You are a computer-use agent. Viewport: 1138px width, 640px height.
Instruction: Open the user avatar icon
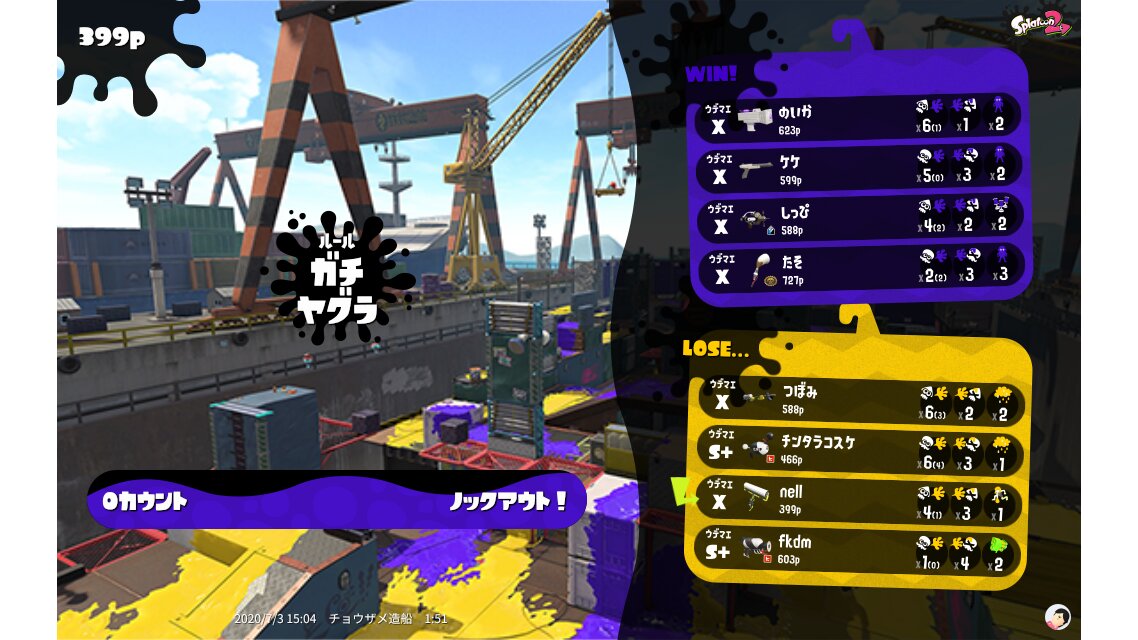click(1057, 616)
